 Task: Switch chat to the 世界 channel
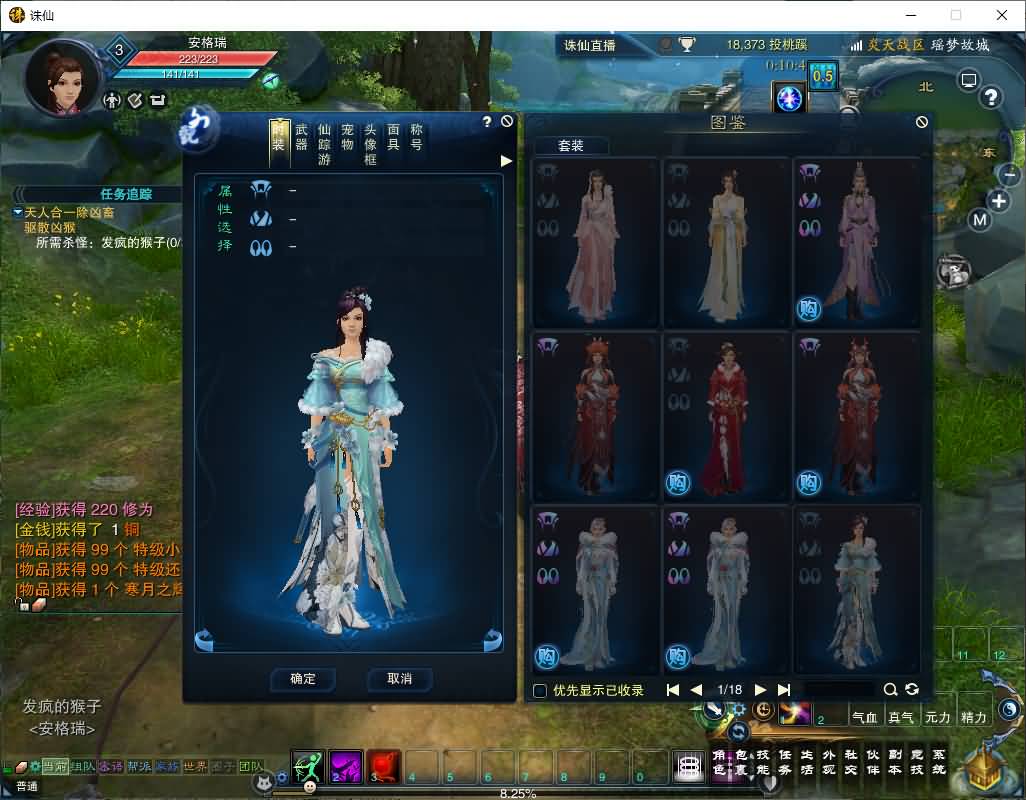pyautogui.click(x=195, y=766)
